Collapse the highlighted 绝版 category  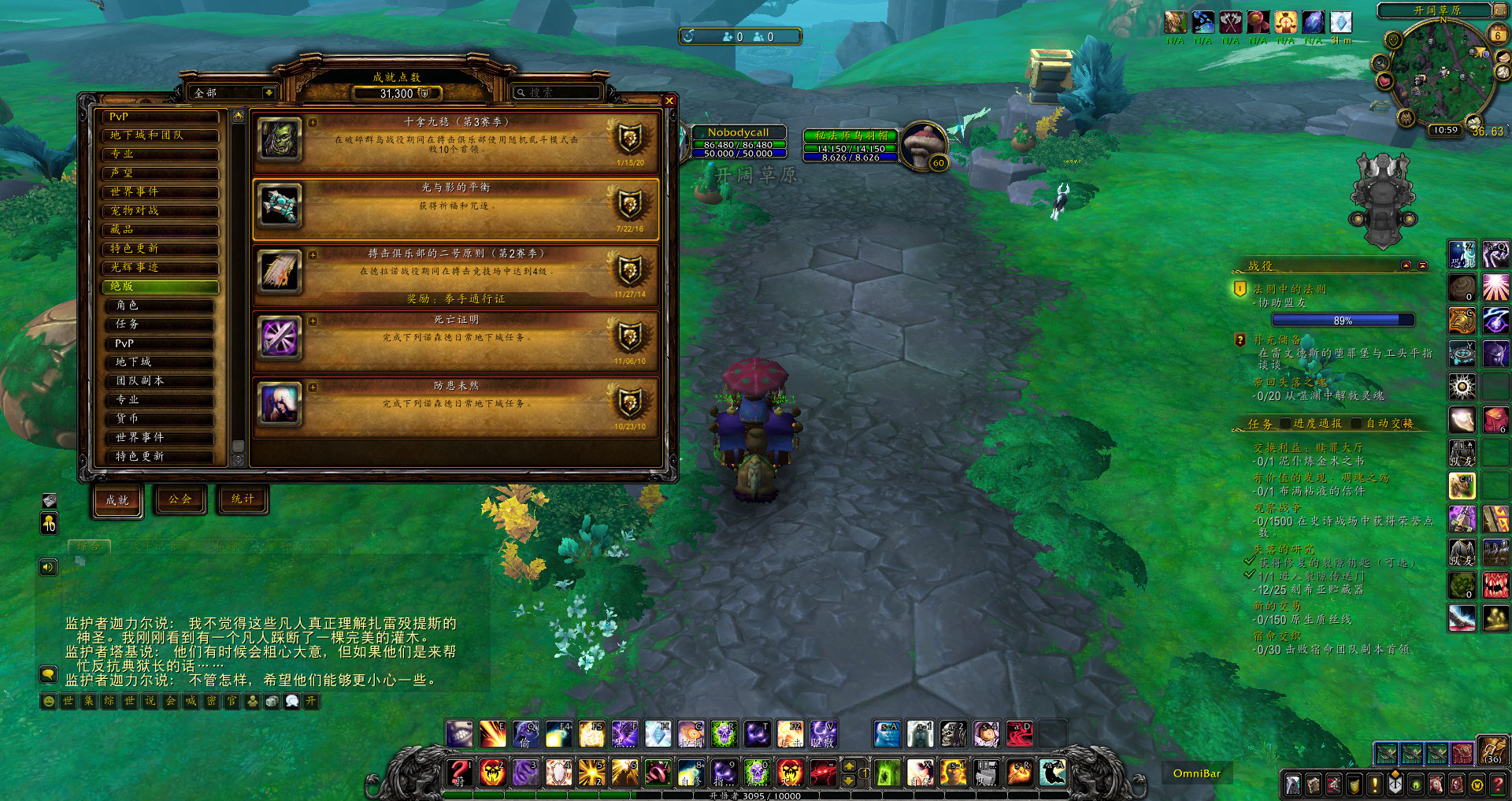pos(160,287)
